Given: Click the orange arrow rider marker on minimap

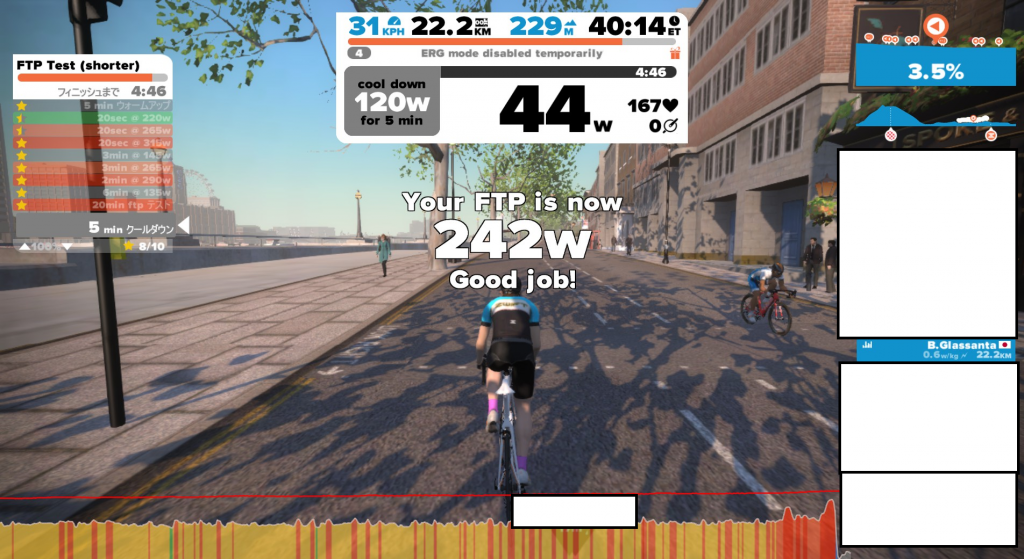Looking at the screenshot, I should 934,26.
